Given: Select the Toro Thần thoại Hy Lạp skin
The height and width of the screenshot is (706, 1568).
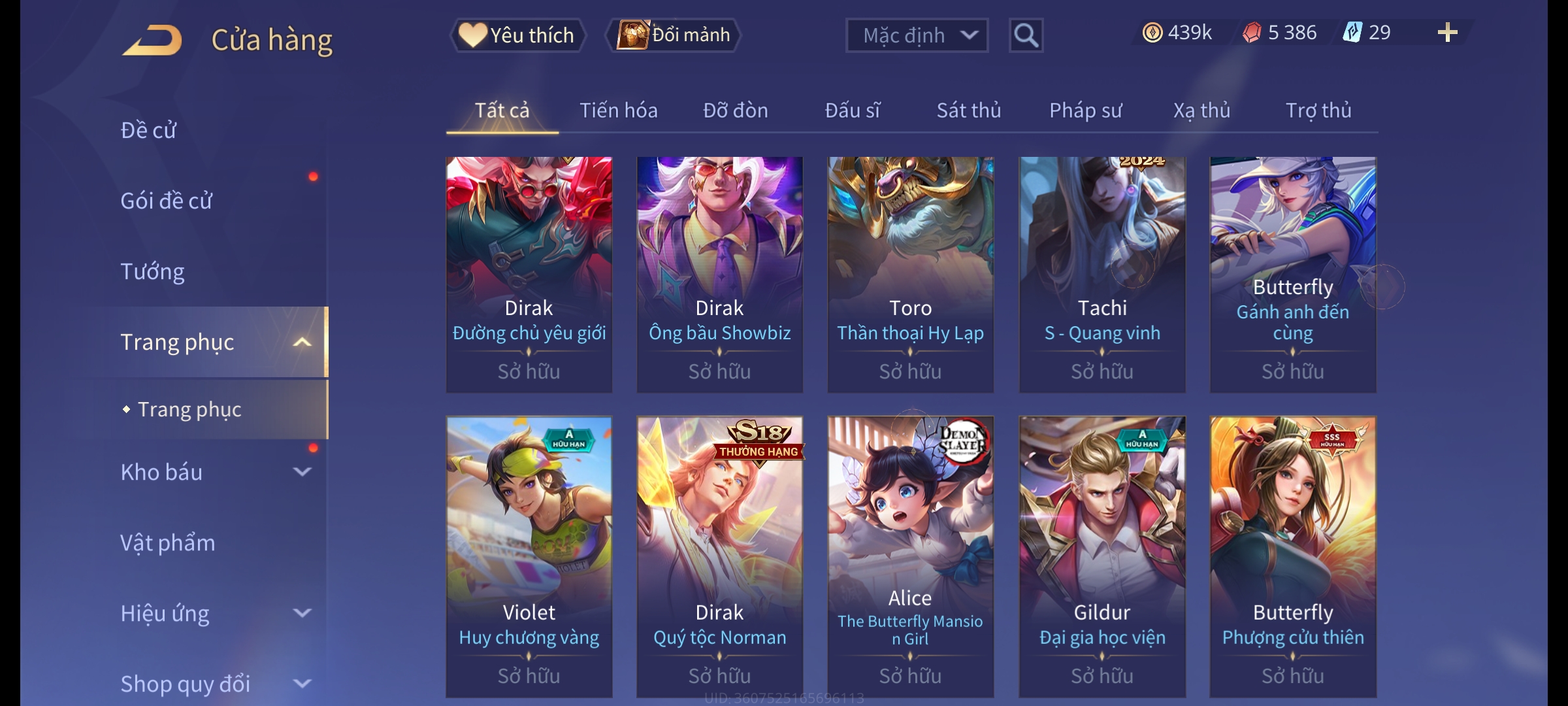Looking at the screenshot, I should 910,275.
